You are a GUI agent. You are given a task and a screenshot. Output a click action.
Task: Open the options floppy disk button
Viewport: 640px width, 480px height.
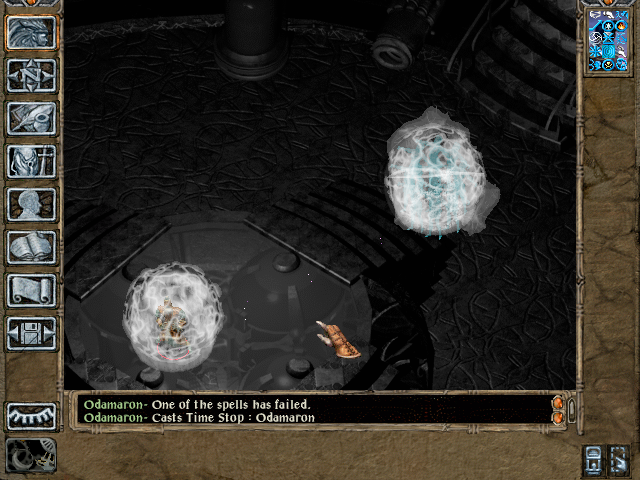31,333
